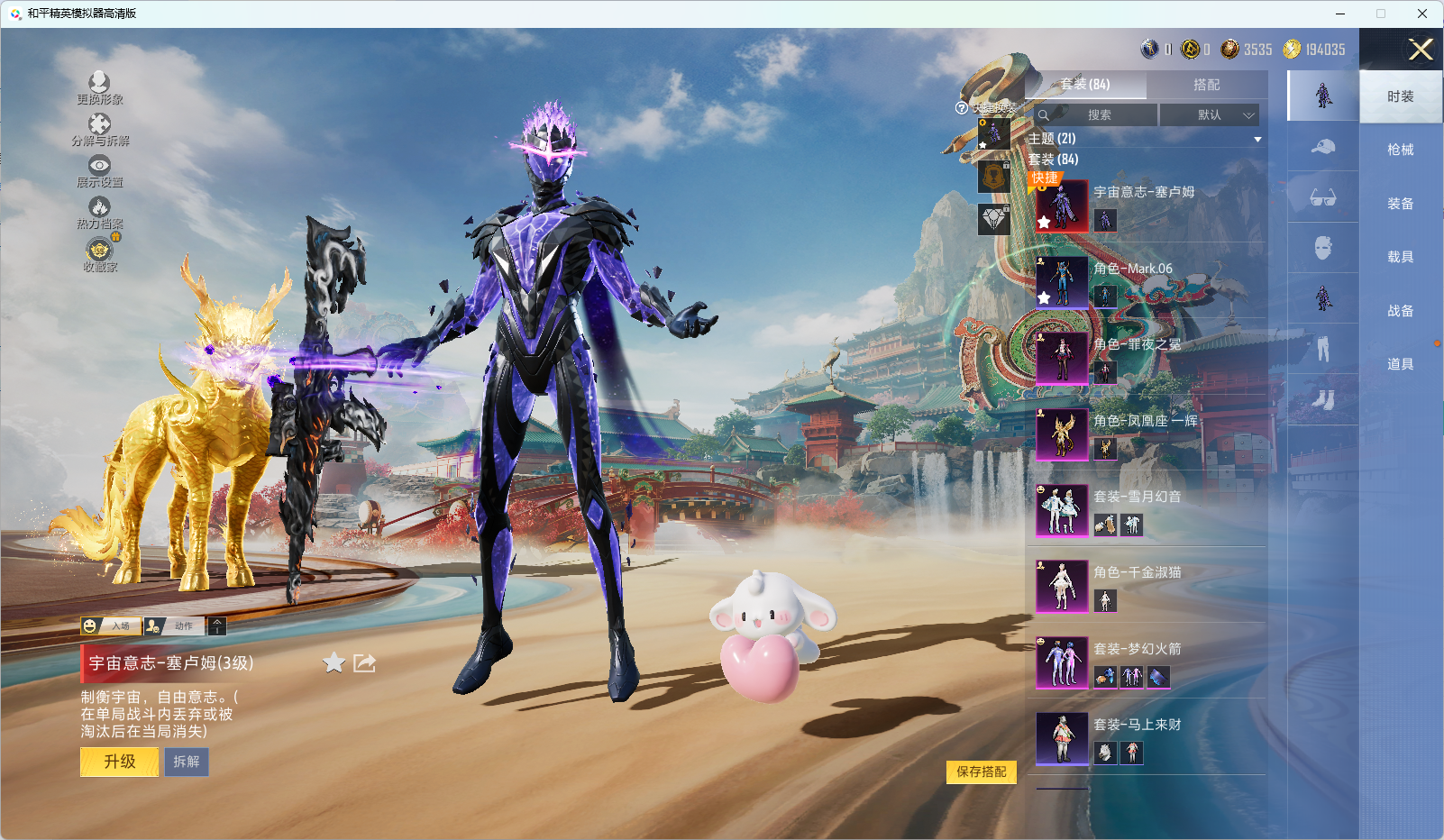Screen dimensions: 1444x840
Task: Open the 默认 sort dropdown
Action: click(1209, 115)
